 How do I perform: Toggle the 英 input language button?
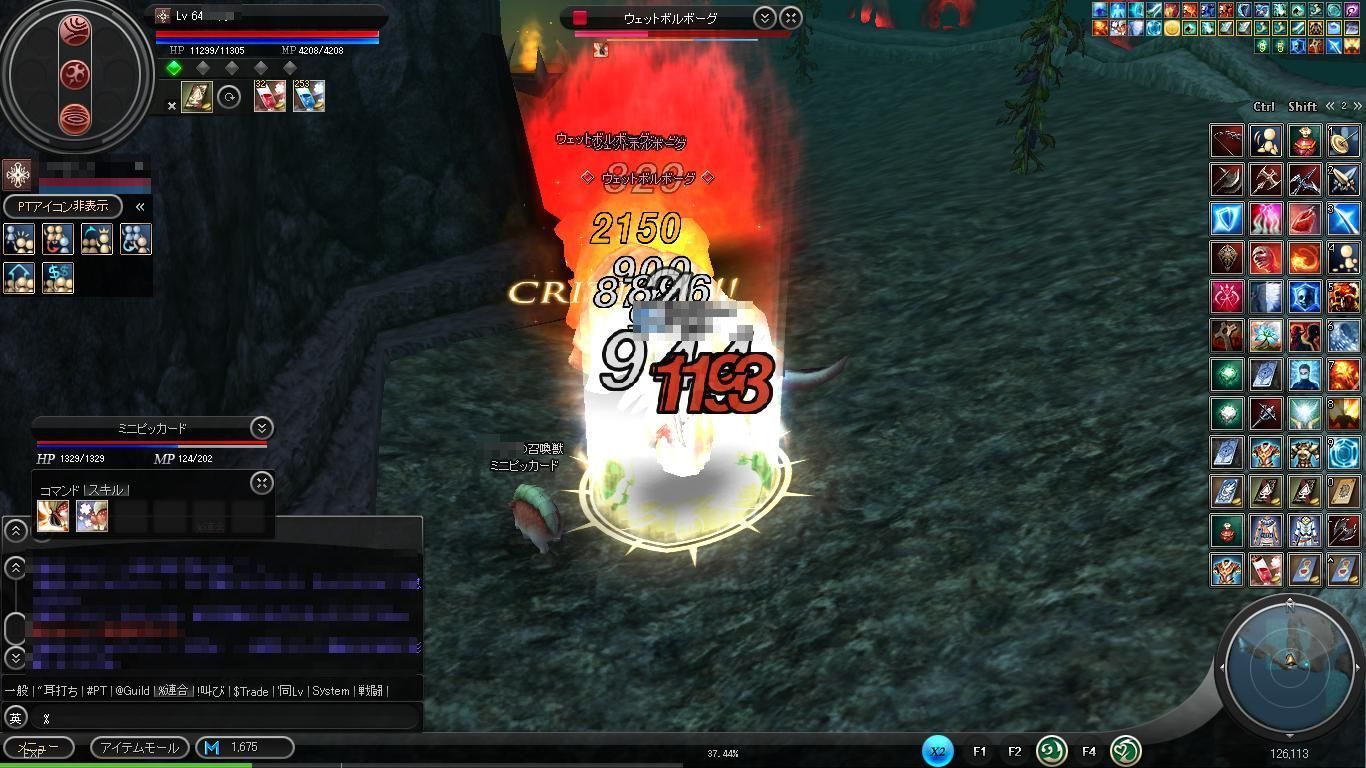point(15,717)
